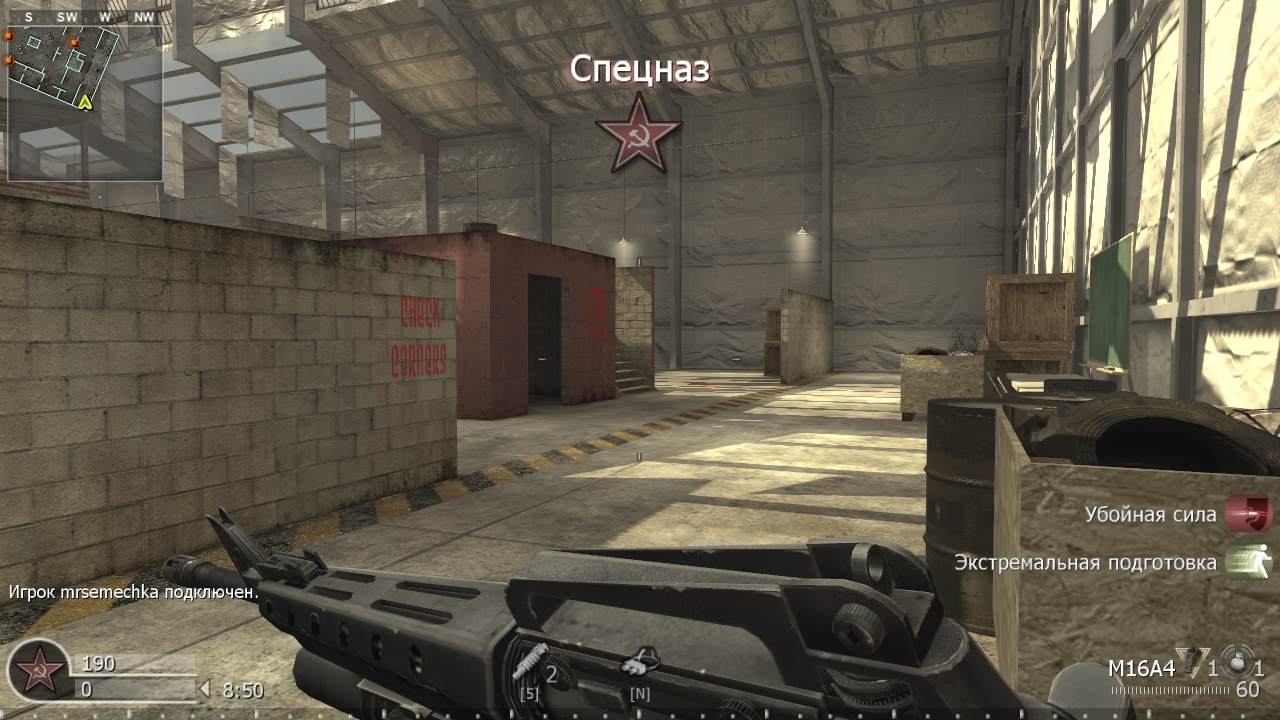Click the friendly score showing 190

click(x=98, y=662)
